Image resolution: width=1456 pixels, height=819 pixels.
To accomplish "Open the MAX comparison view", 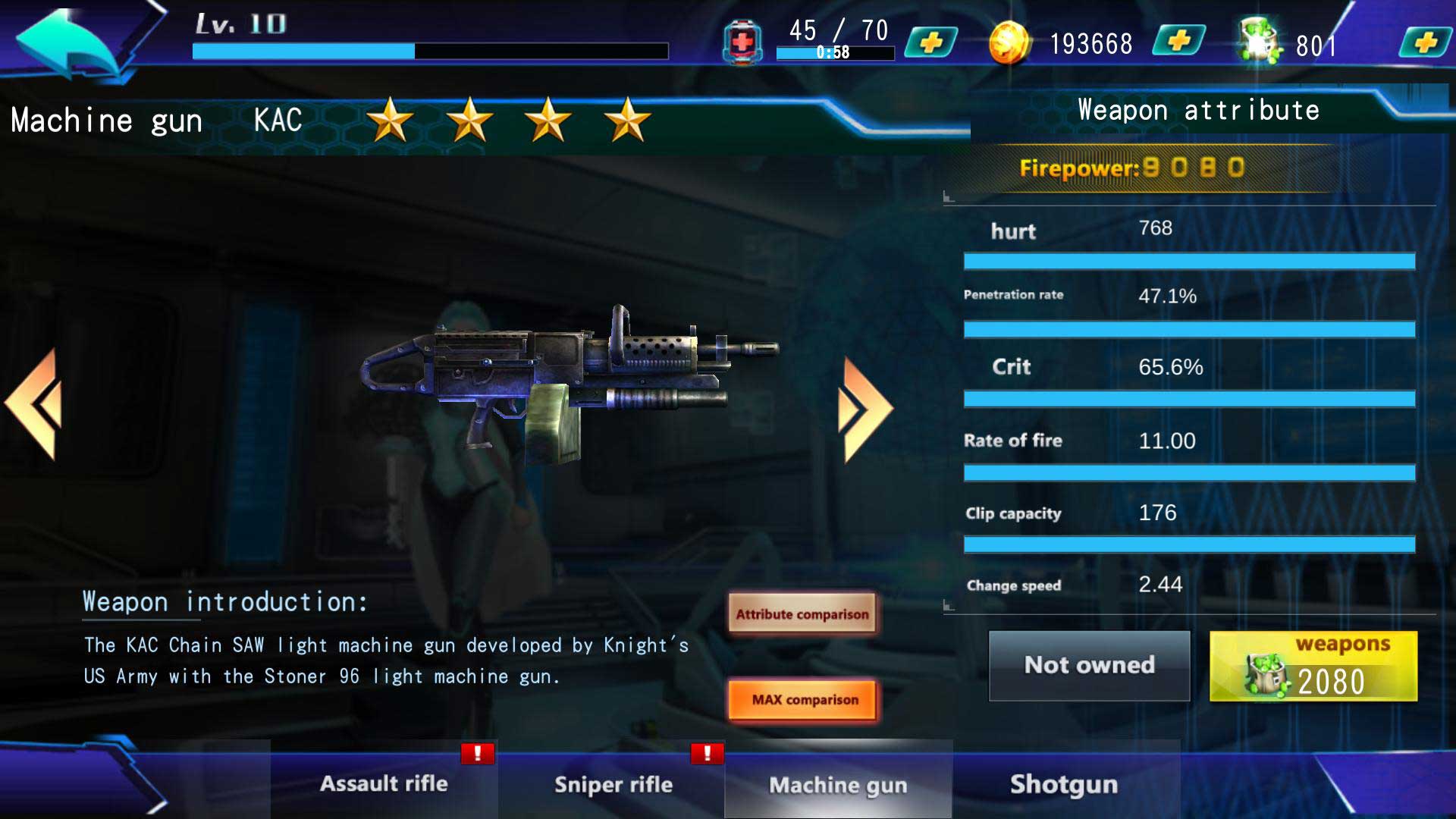I will 804,699.
